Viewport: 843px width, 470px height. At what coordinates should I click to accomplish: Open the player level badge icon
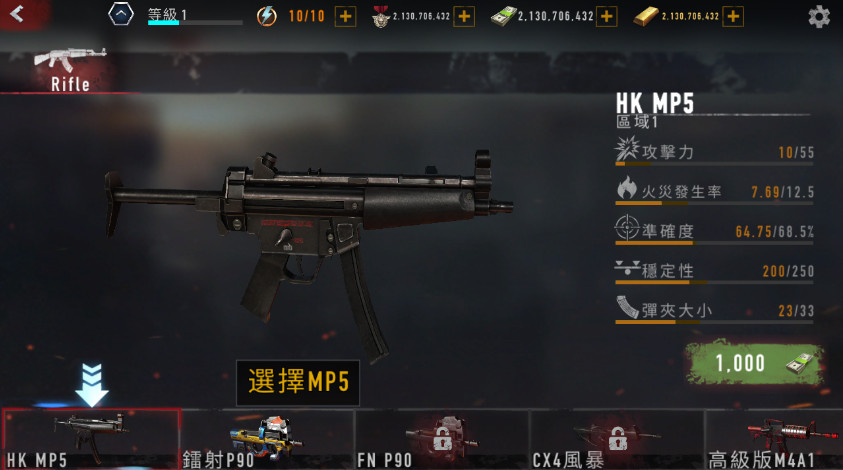120,16
